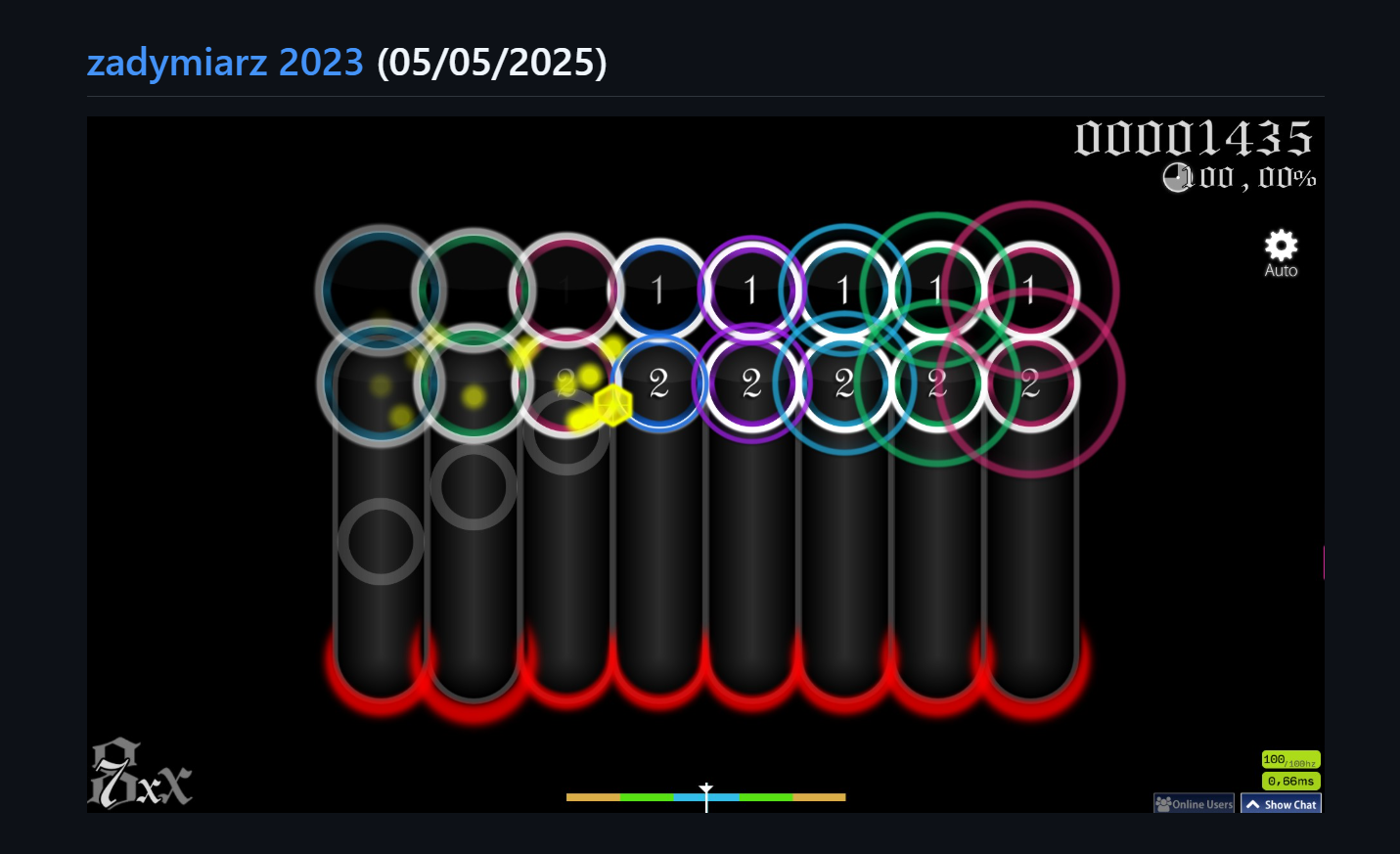Click the 7xx skin wordmark logo
Viewport: 1400px width, 854px height.
[x=140, y=772]
